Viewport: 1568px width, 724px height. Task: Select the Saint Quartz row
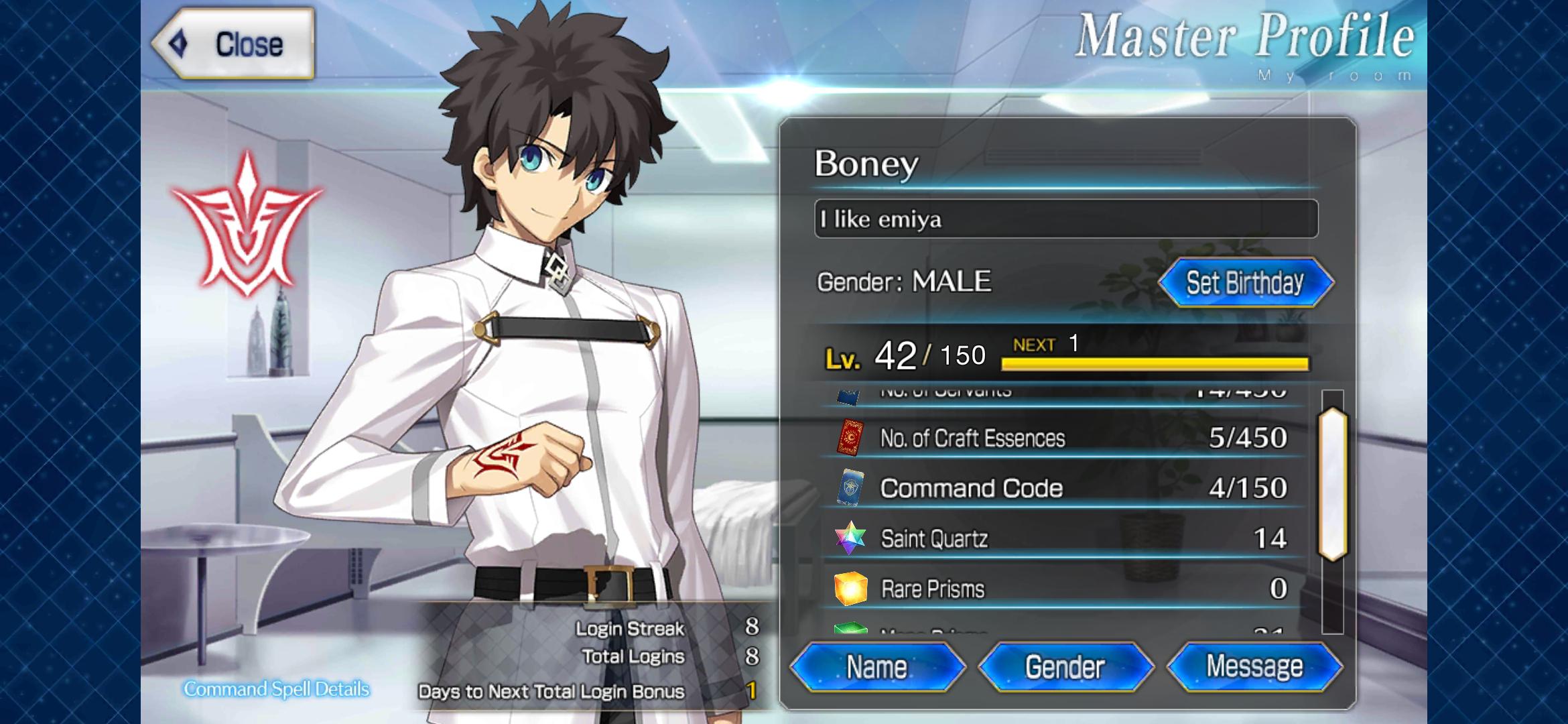(1062, 538)
